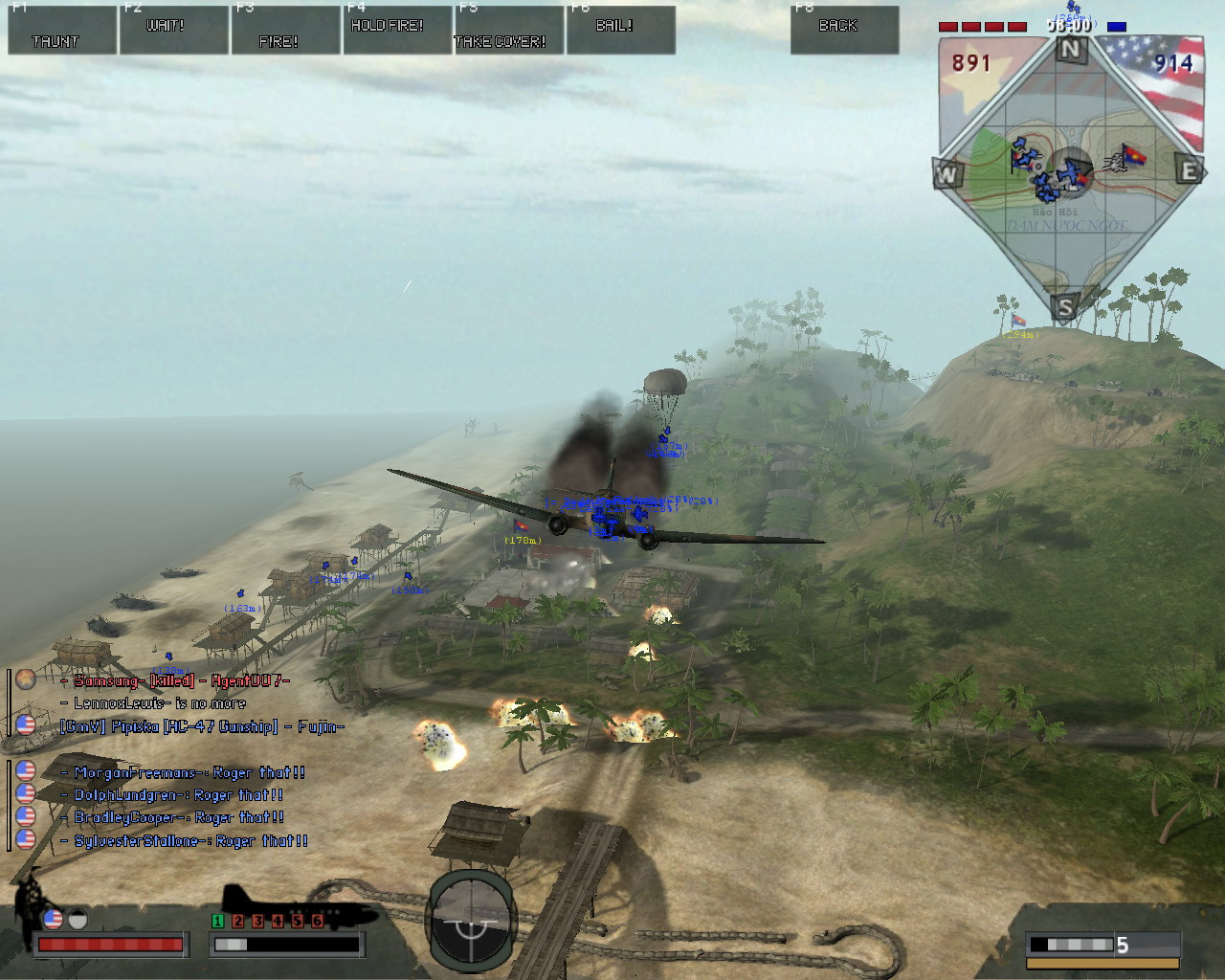Select the HOLD FIRE! command
Image resolution: width=1225 pixels, height=980 pixels.
[x=397, y=30]
